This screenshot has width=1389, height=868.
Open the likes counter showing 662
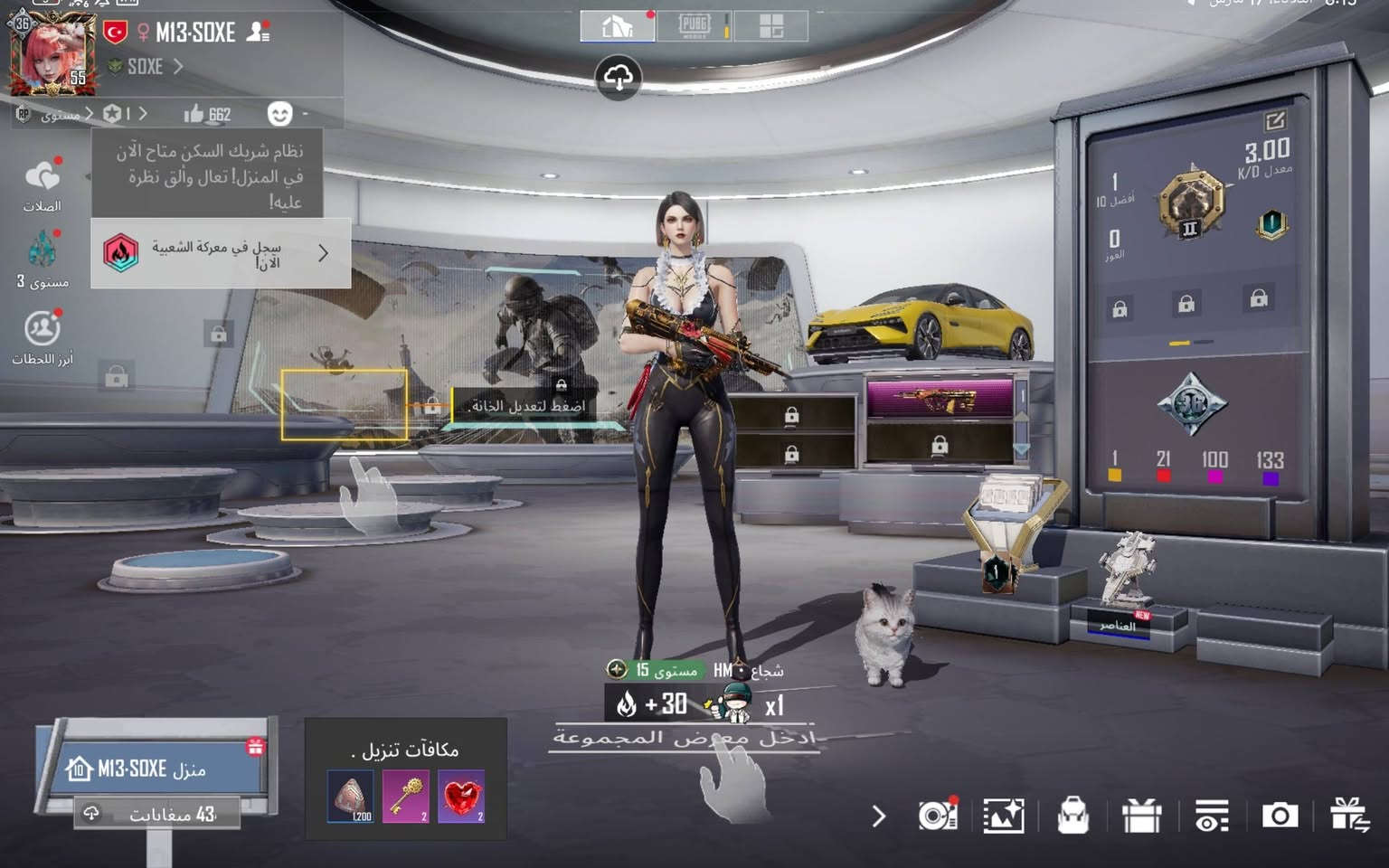point(207,114)
